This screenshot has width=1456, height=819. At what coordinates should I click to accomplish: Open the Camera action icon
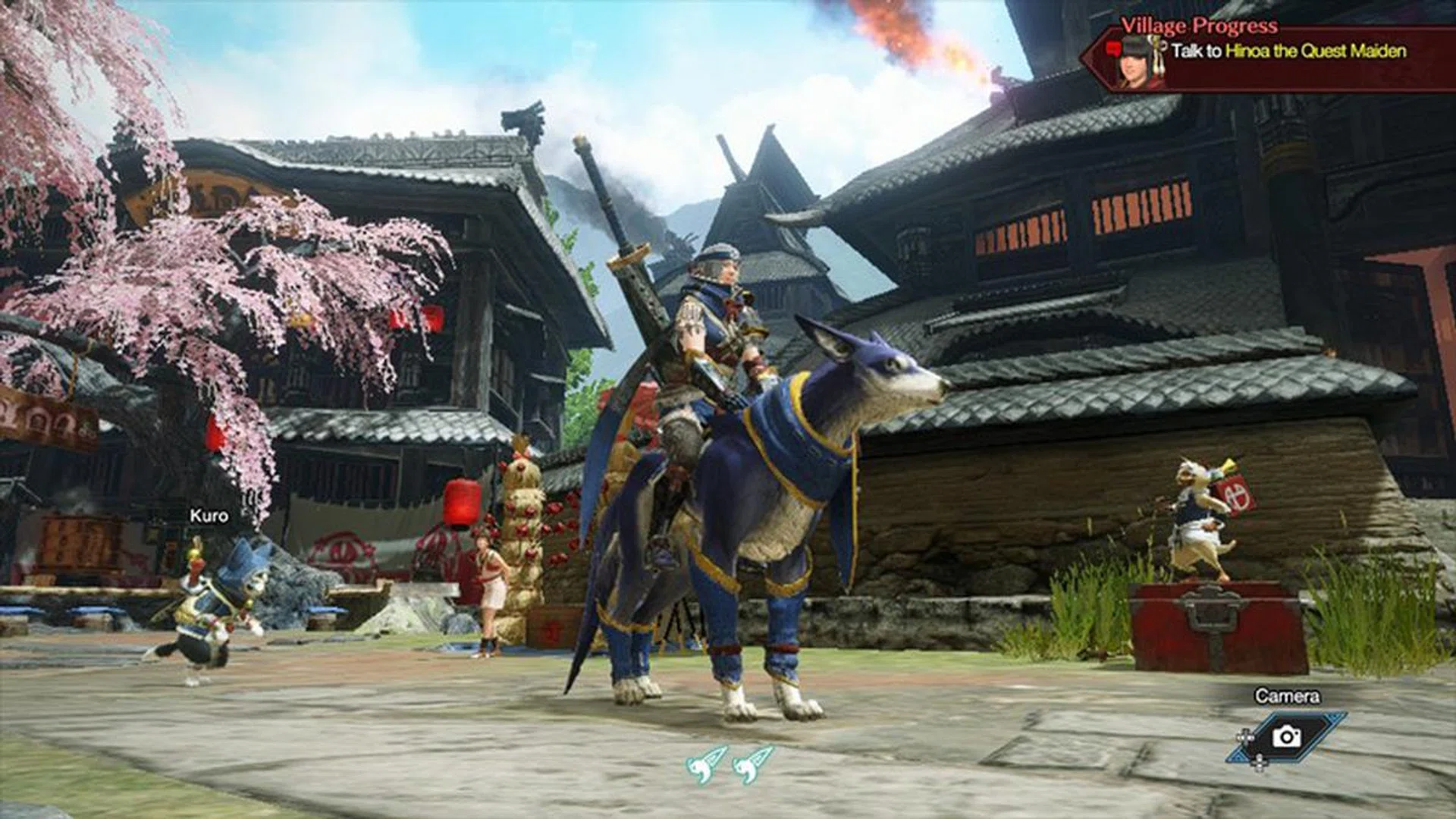click(1286, 736)
